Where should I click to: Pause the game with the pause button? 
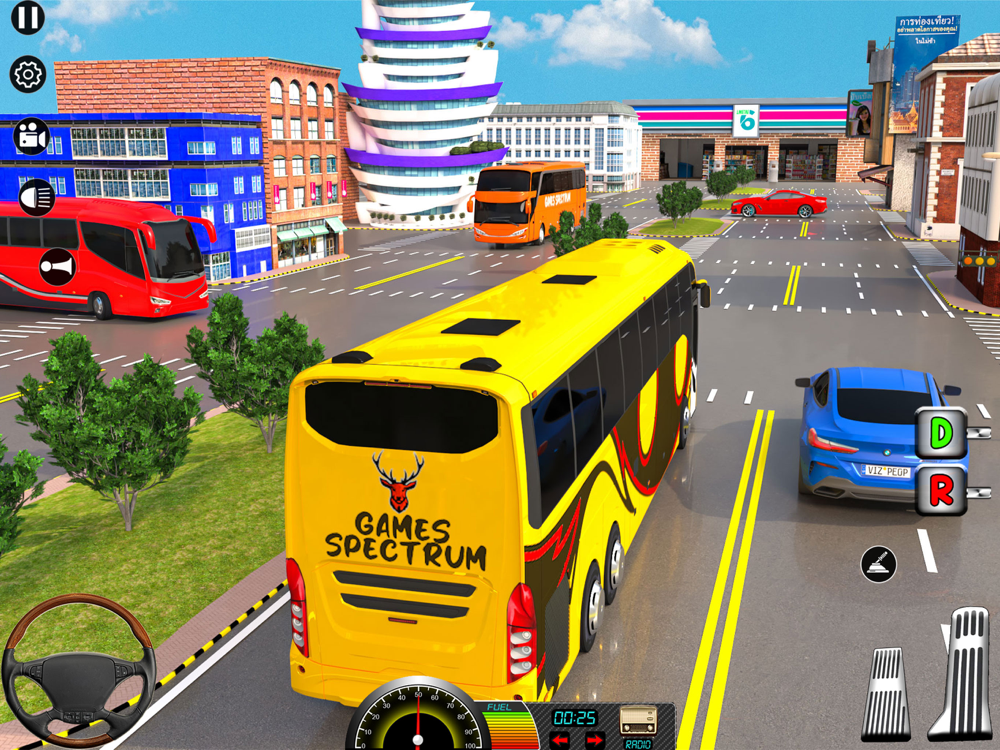click(28, 17)
